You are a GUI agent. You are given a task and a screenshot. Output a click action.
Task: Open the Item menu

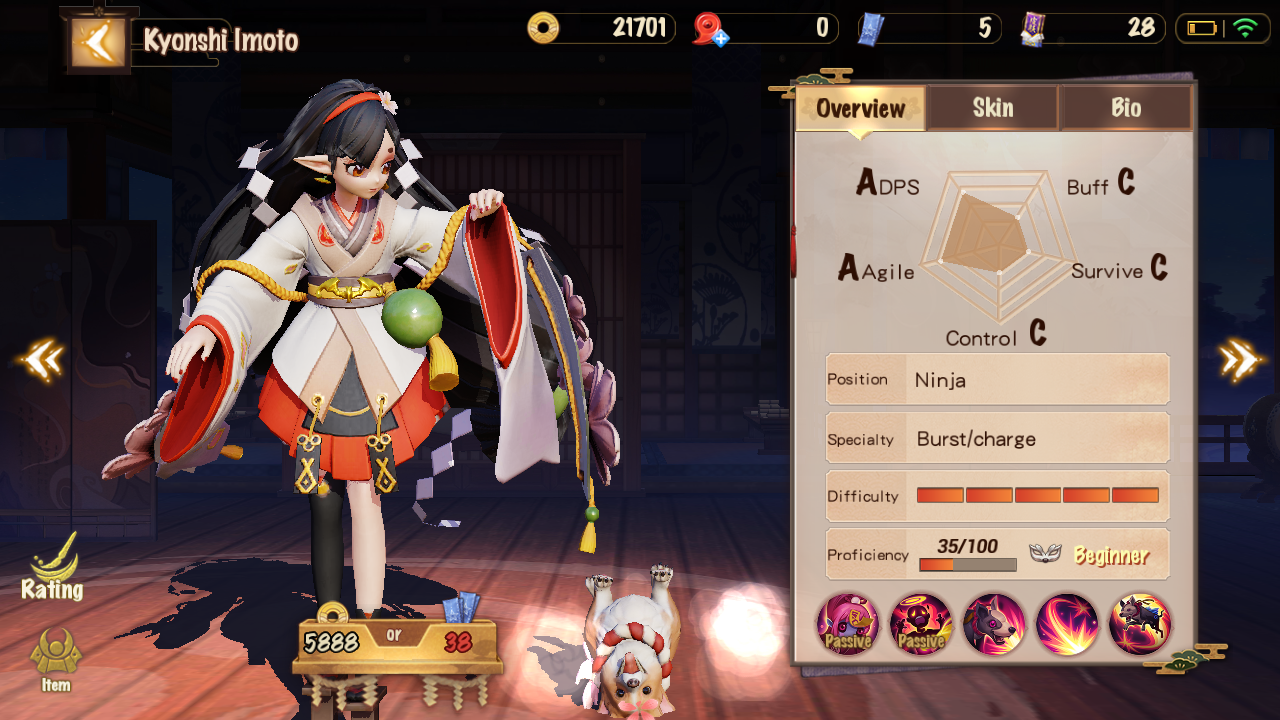coord(56,660)
